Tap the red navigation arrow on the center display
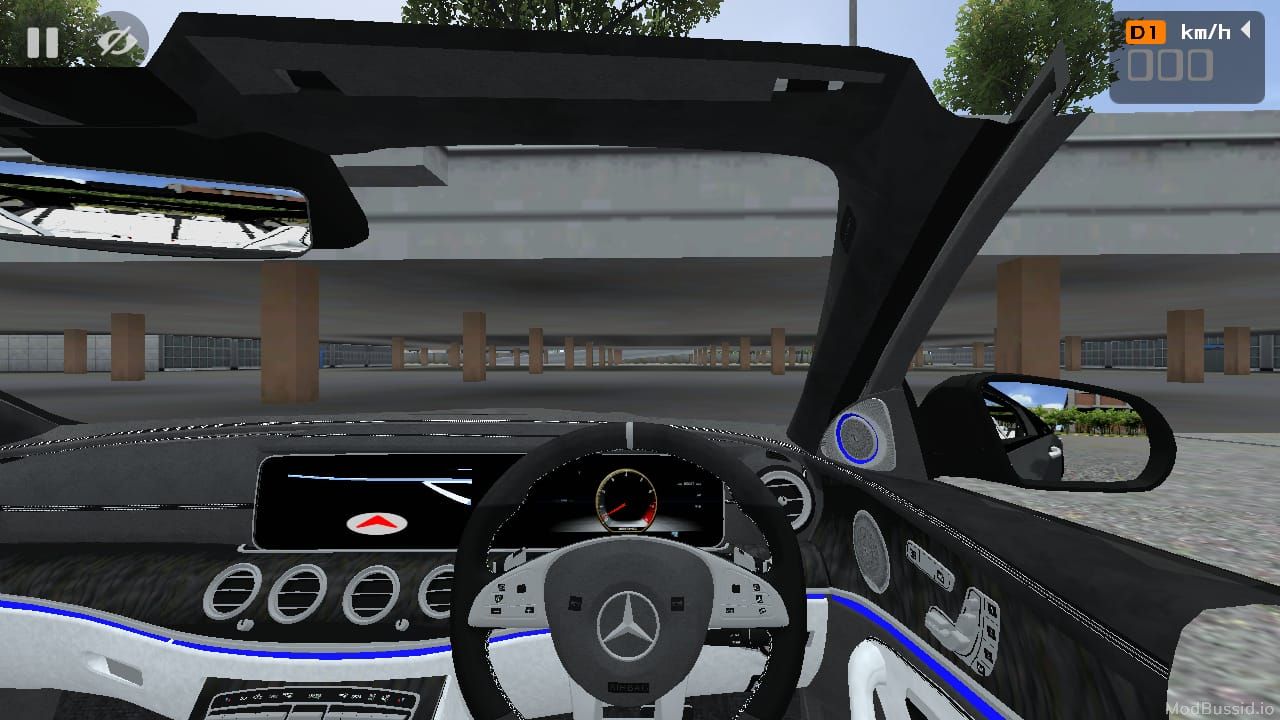This screenshot has height=720, width=1280. click(x=376, y=523)
